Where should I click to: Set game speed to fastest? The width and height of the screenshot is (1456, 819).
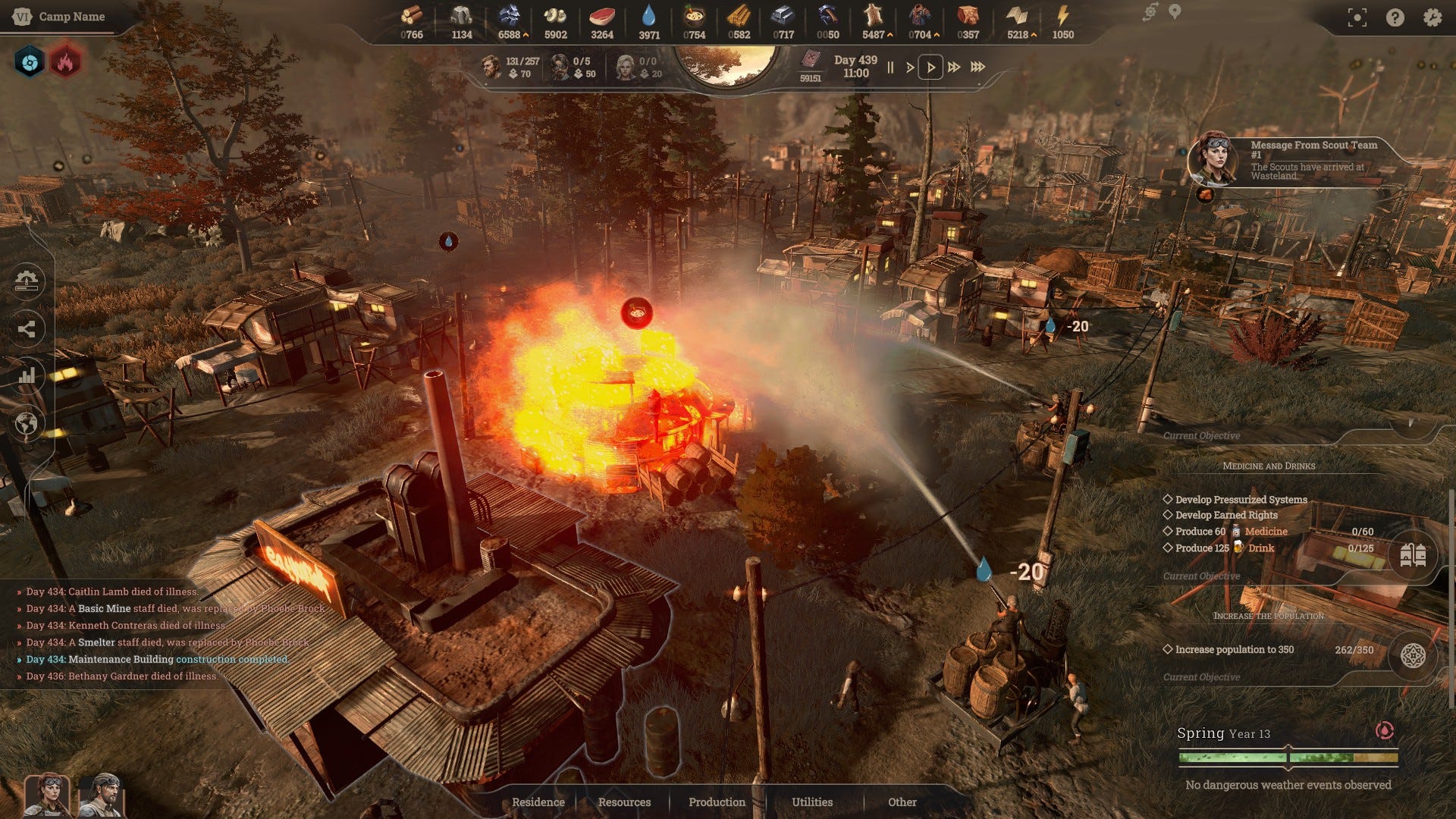click(x=978, y=67)
